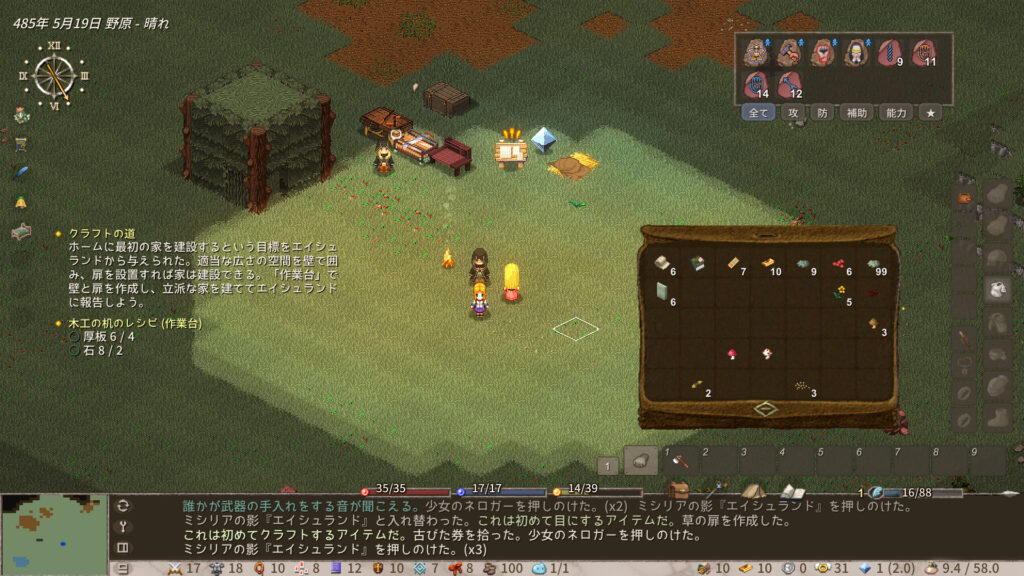The image size is (1024, 576).
Task: Click the bell icon on the left sidebar
Action: coord(20,202)
